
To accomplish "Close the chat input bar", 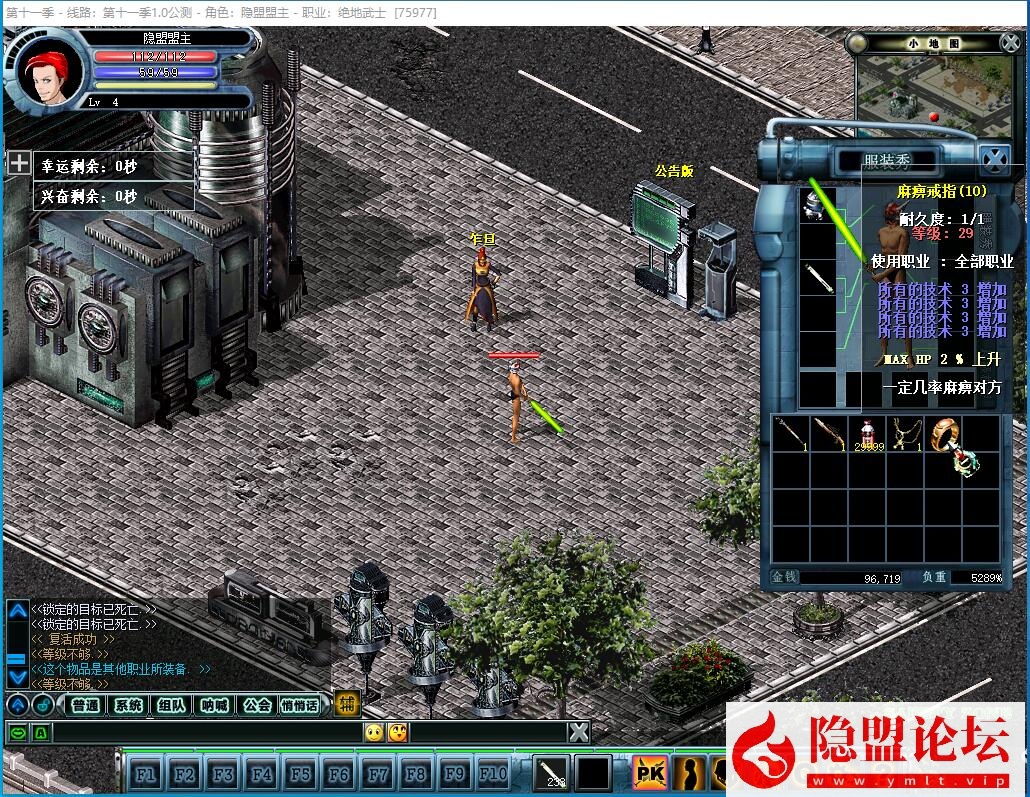I will coord(579,733).
